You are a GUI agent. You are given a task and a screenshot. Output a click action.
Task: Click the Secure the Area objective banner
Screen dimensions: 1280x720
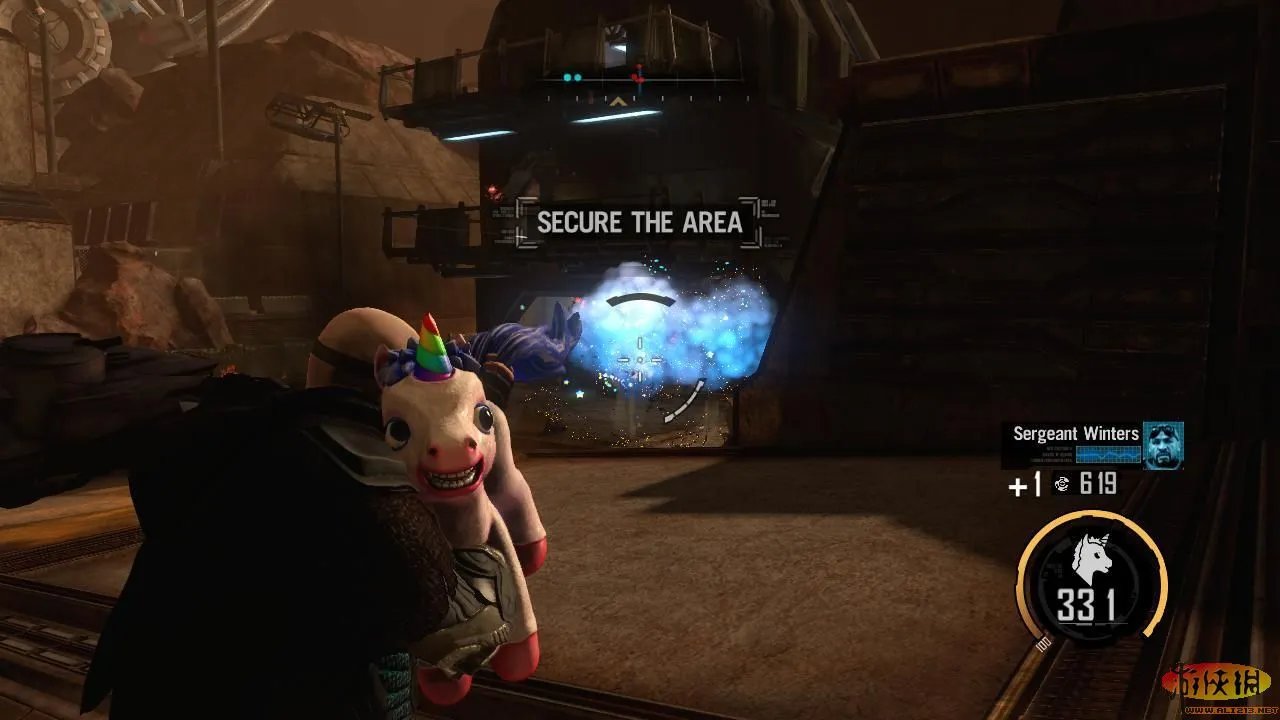640,223
